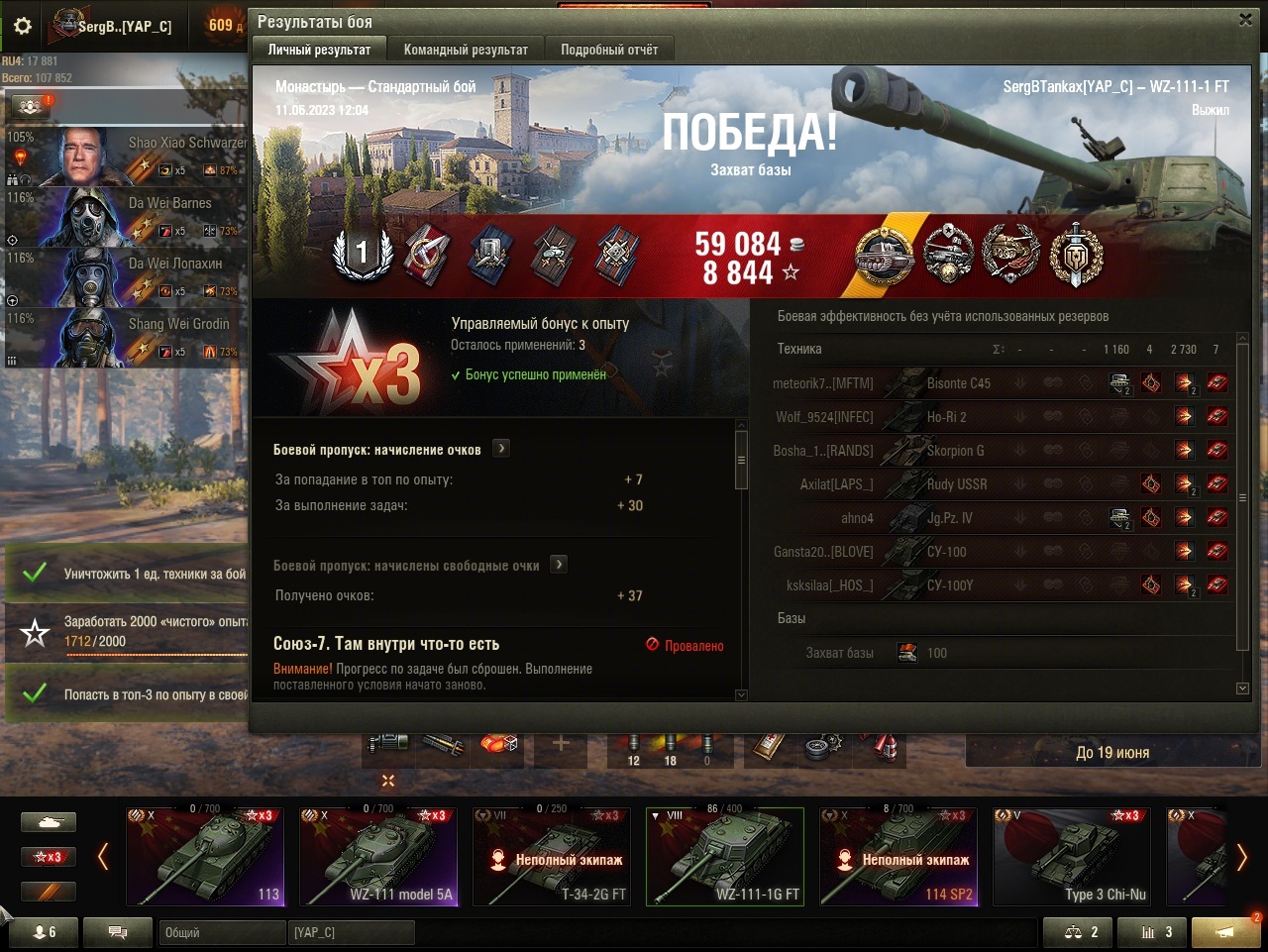The width and height of the screenshot is (1268, 952).
Task: Pick the 114 SP2 tank
Action: [x=898, y=856]
